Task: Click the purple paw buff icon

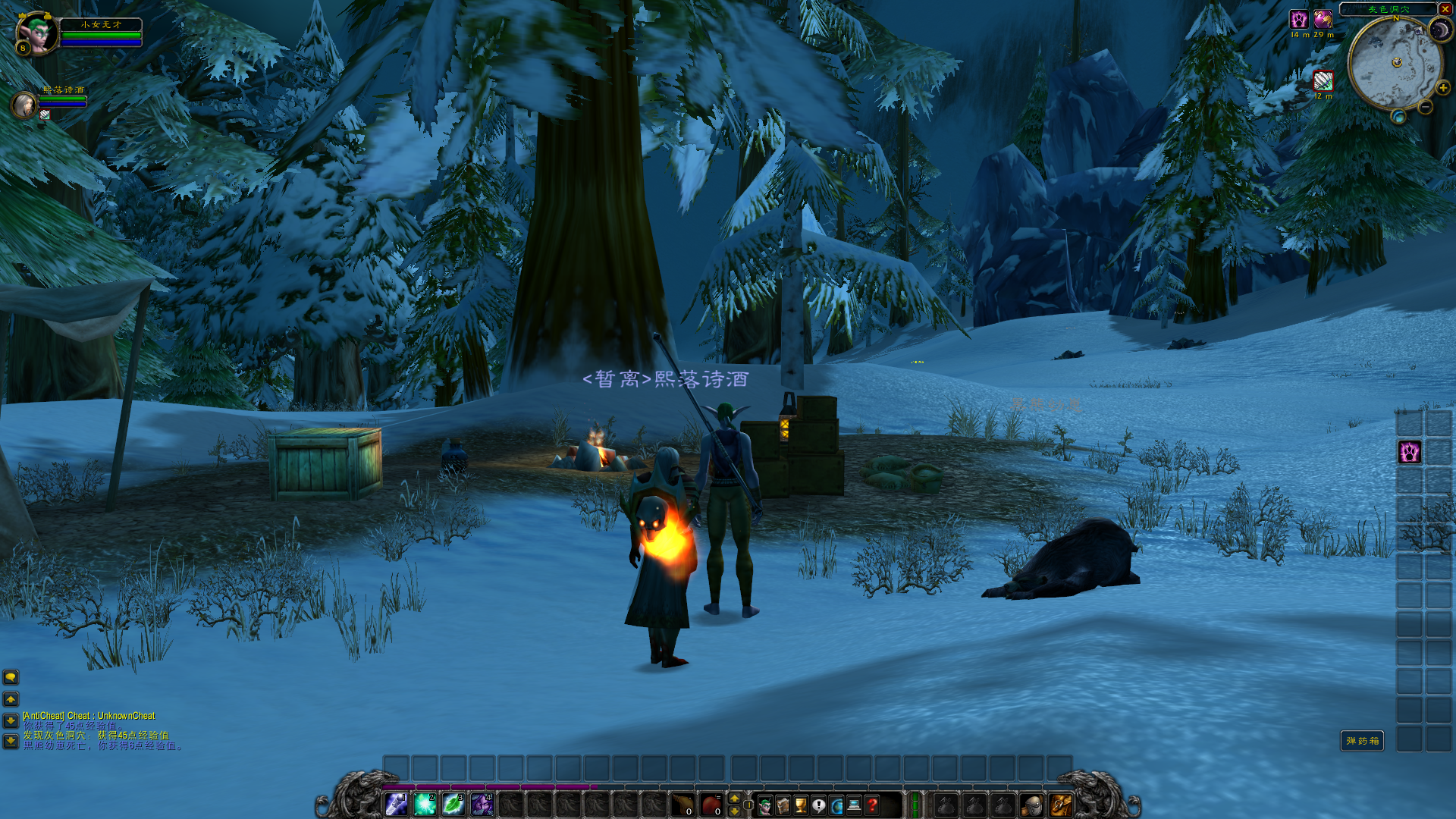Action: pos(1299,20)
